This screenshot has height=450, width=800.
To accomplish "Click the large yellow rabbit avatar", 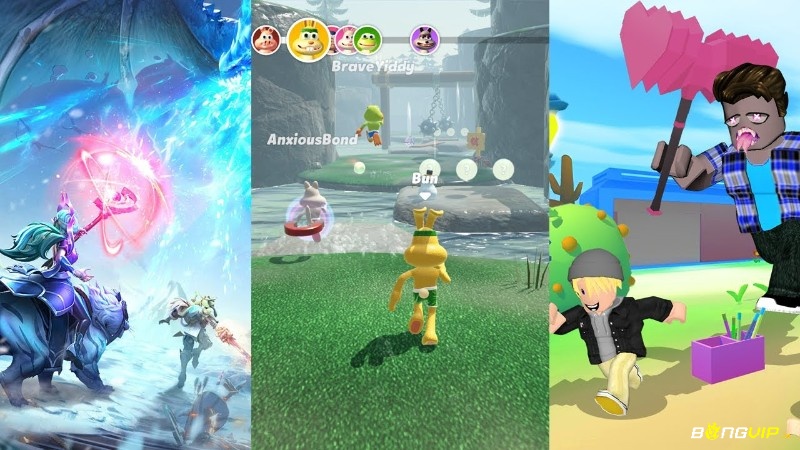I will pos(308,39).
